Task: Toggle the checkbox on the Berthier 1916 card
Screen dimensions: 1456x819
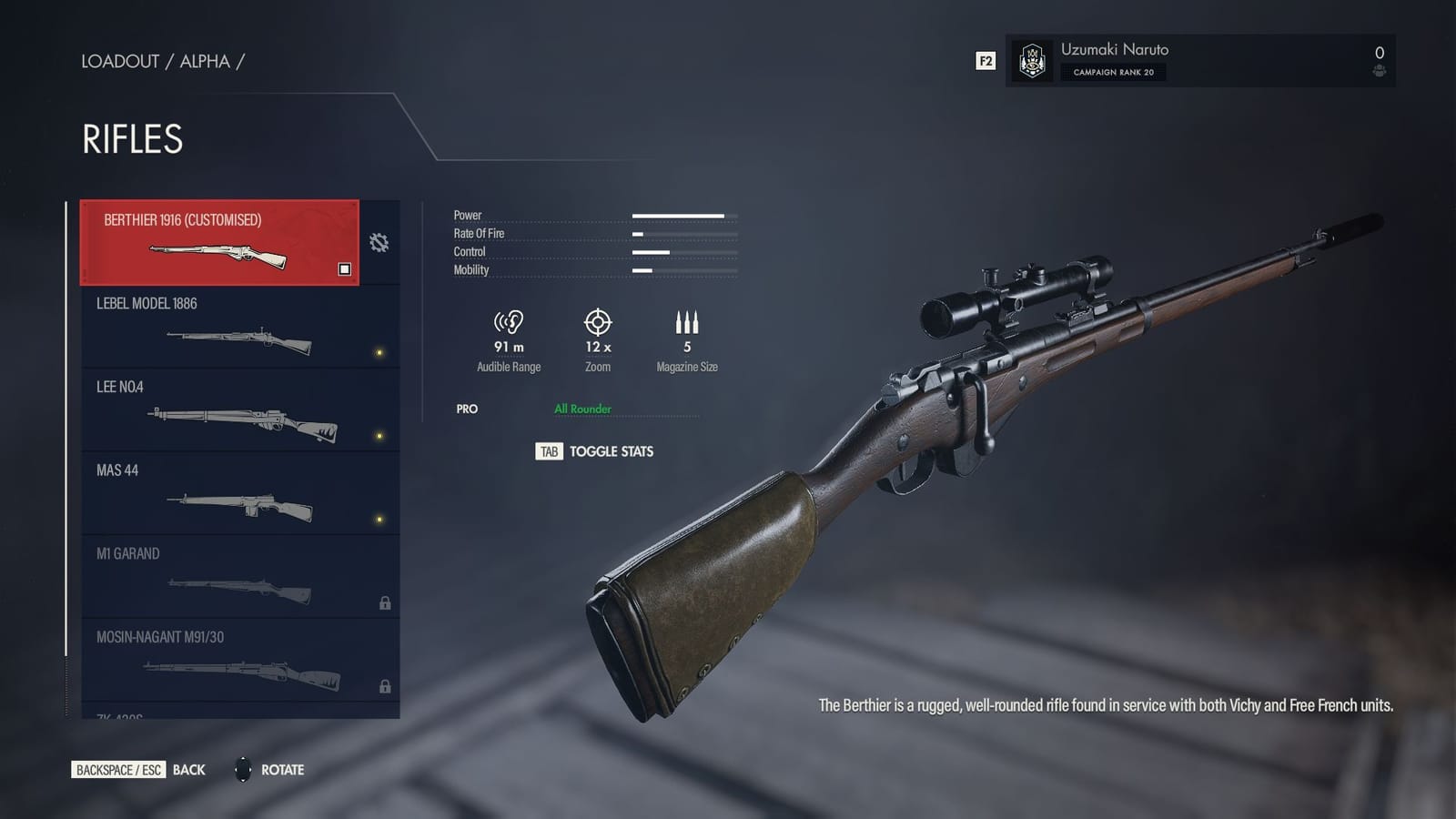Action: point(344,268)
